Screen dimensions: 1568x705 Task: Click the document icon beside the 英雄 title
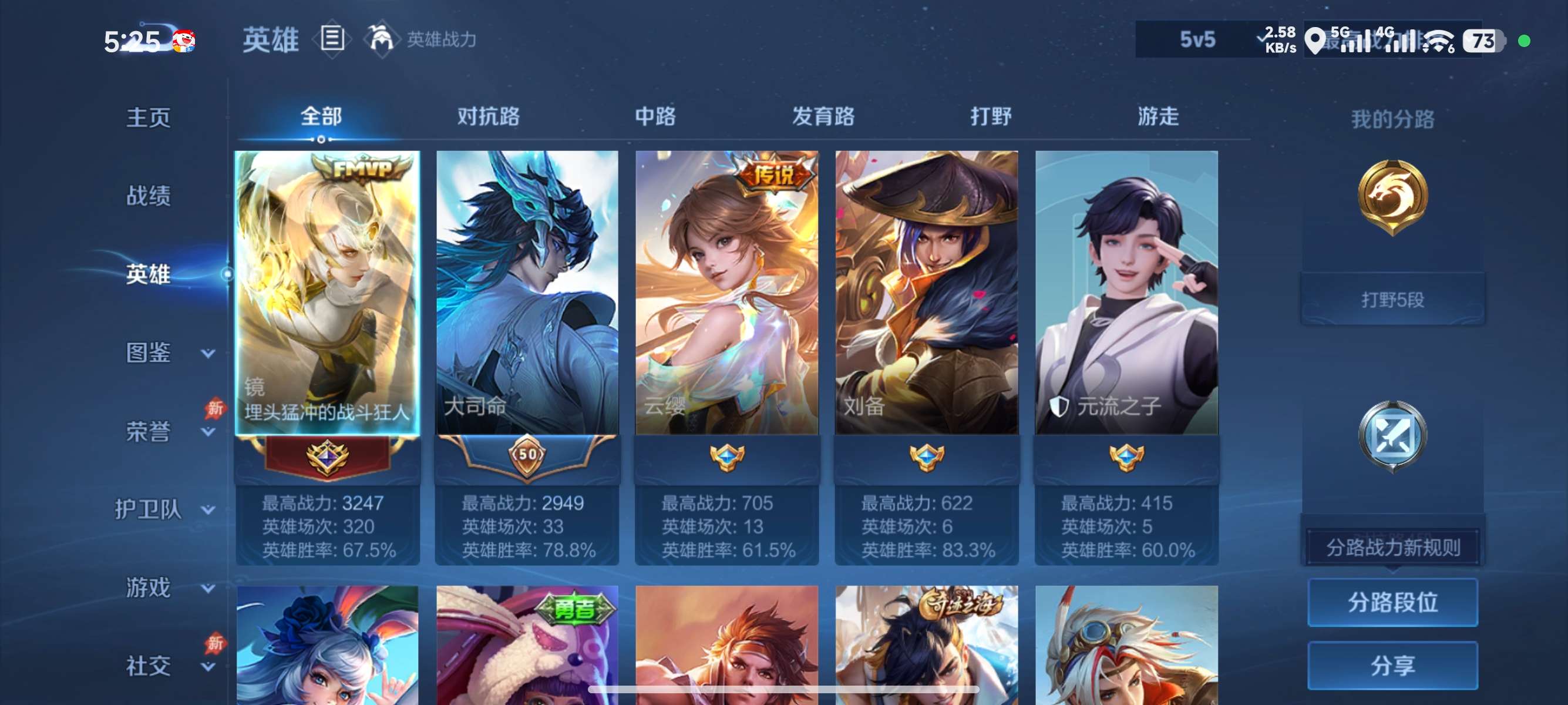pos(332,39)
